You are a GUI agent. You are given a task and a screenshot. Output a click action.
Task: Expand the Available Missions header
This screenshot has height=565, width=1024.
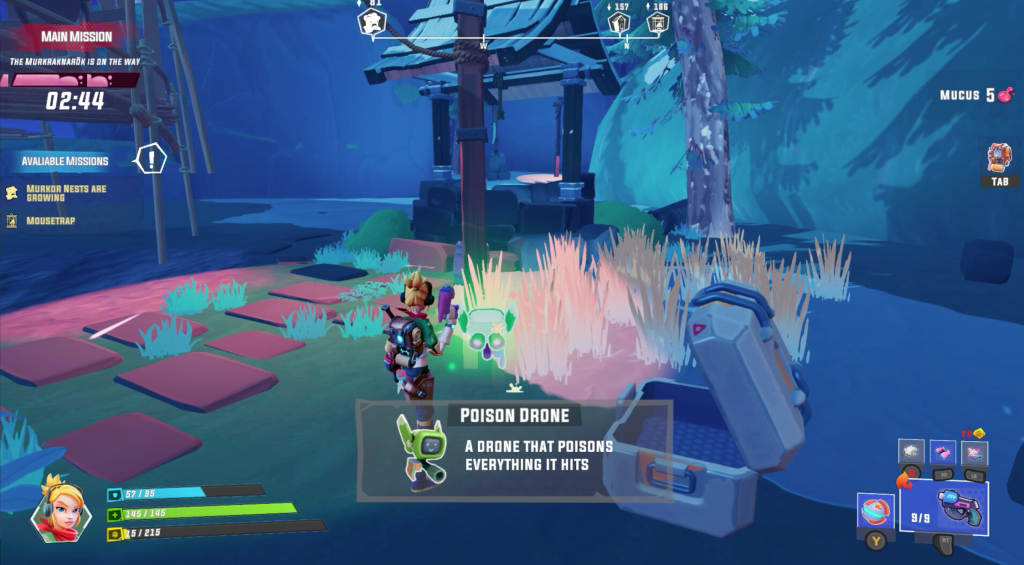point(65,161)
